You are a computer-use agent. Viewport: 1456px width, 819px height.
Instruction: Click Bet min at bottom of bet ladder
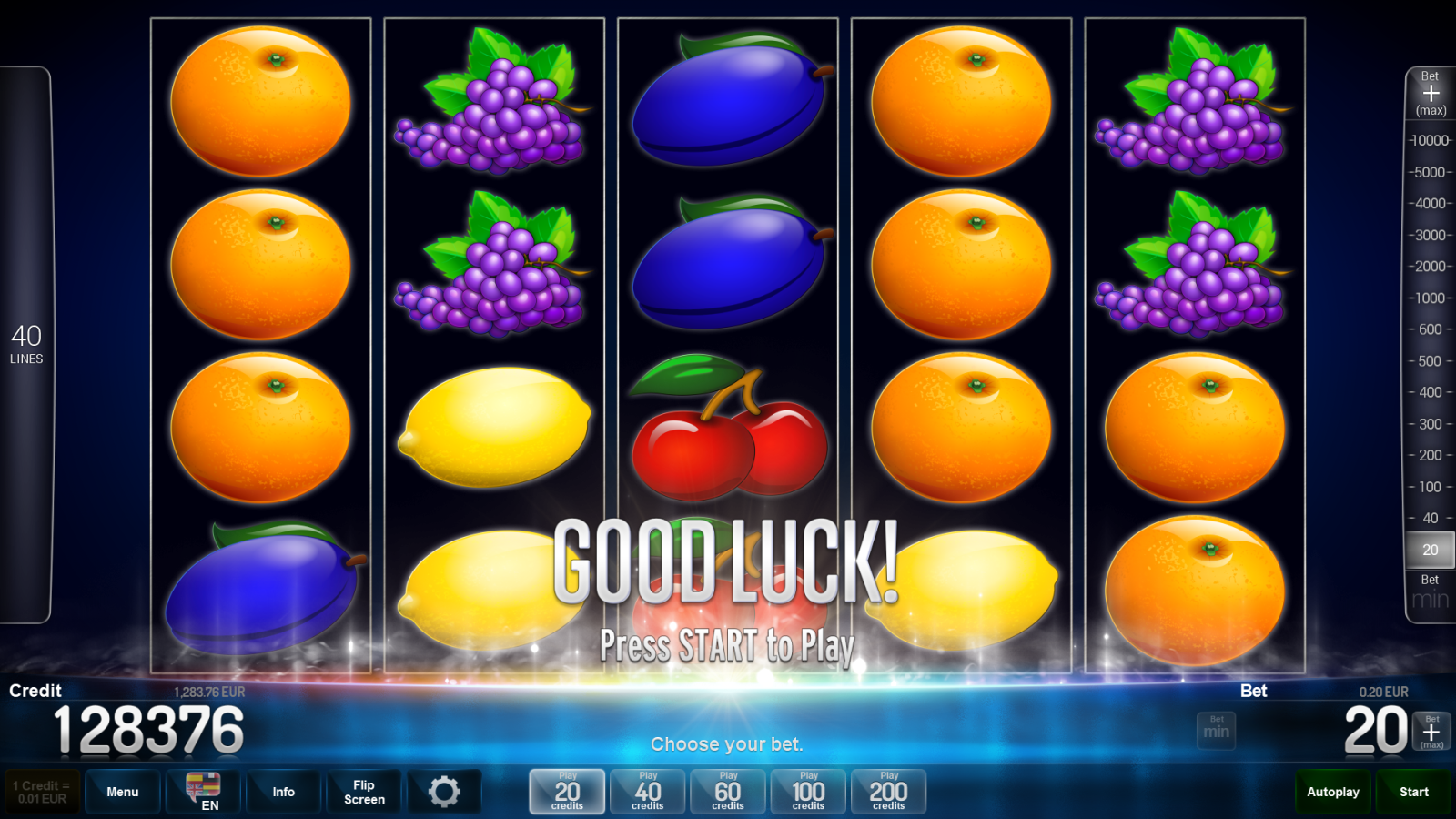pyautogui.click(x=1430, y=589)
